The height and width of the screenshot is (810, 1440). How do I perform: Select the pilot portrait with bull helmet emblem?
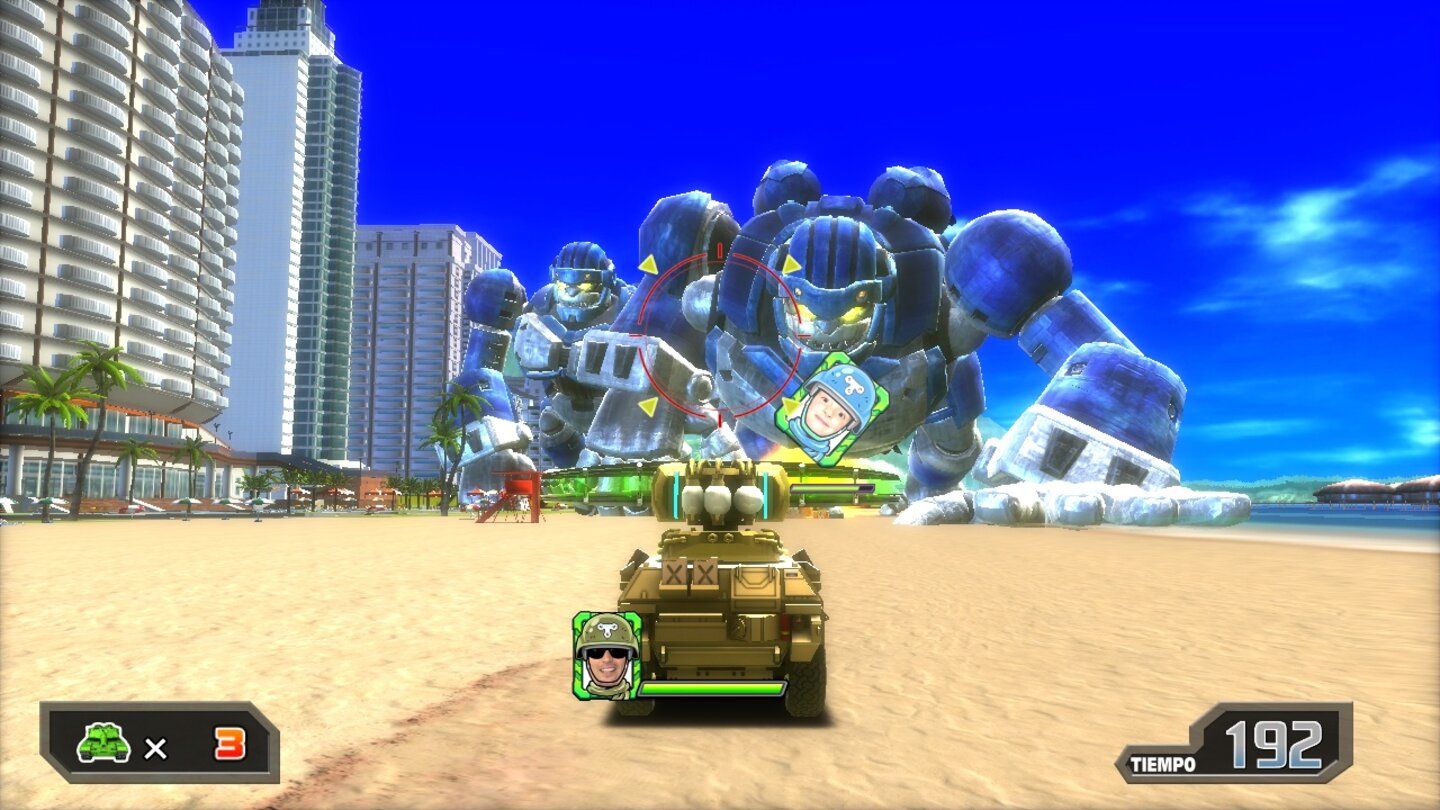608,655
